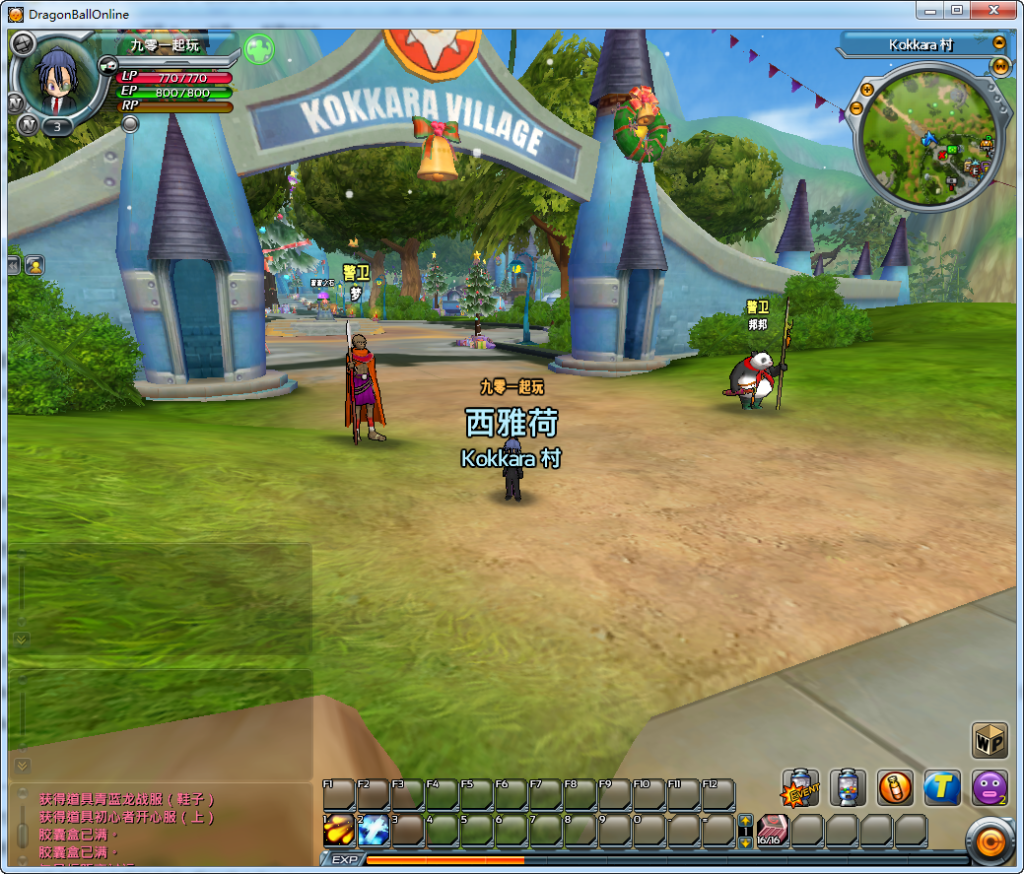Open the orange bottle item icon
The image size is (1024, 874).
[895, 787]
